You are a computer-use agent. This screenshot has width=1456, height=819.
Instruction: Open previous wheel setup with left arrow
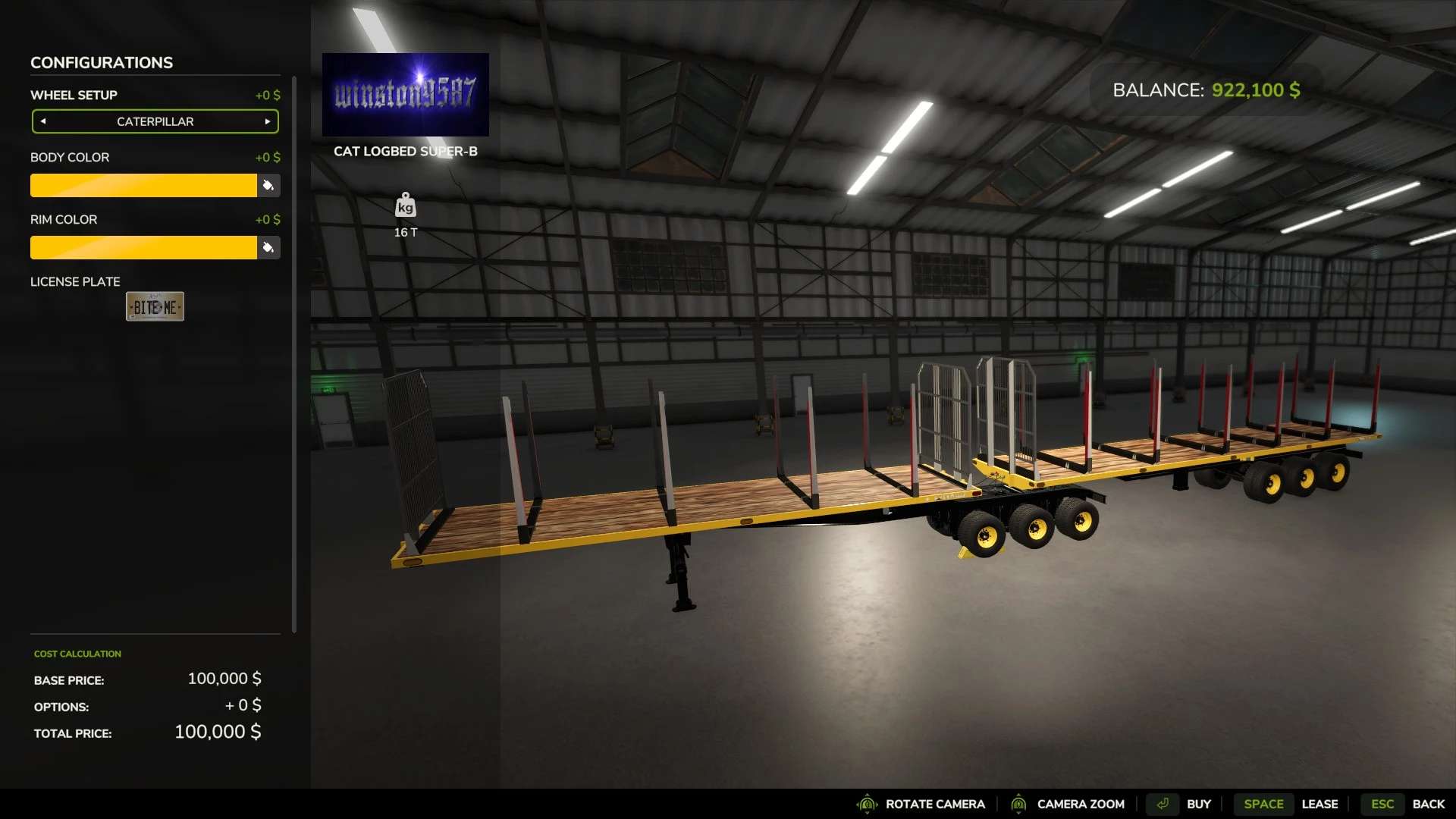click(43, 121)
